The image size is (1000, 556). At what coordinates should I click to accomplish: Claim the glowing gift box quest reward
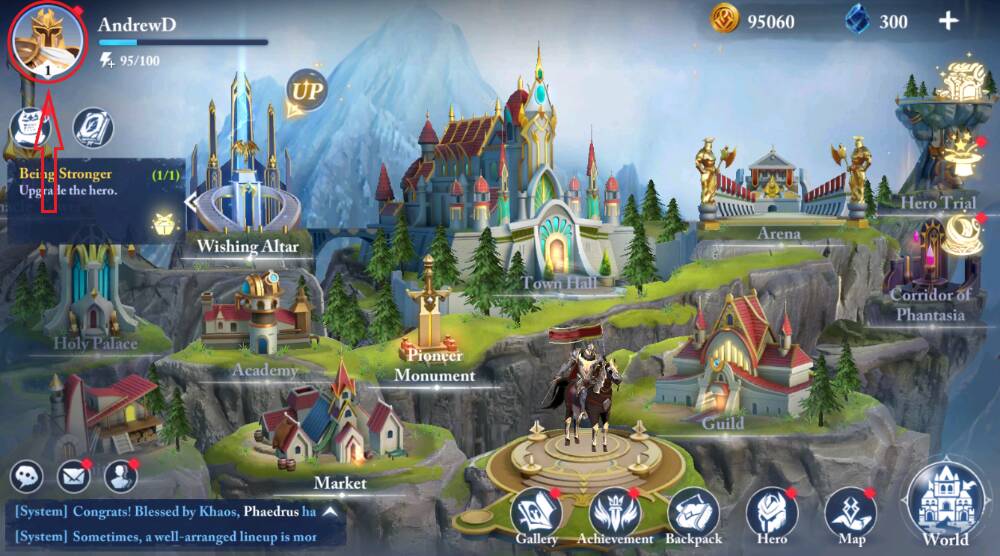pos(161,224)
